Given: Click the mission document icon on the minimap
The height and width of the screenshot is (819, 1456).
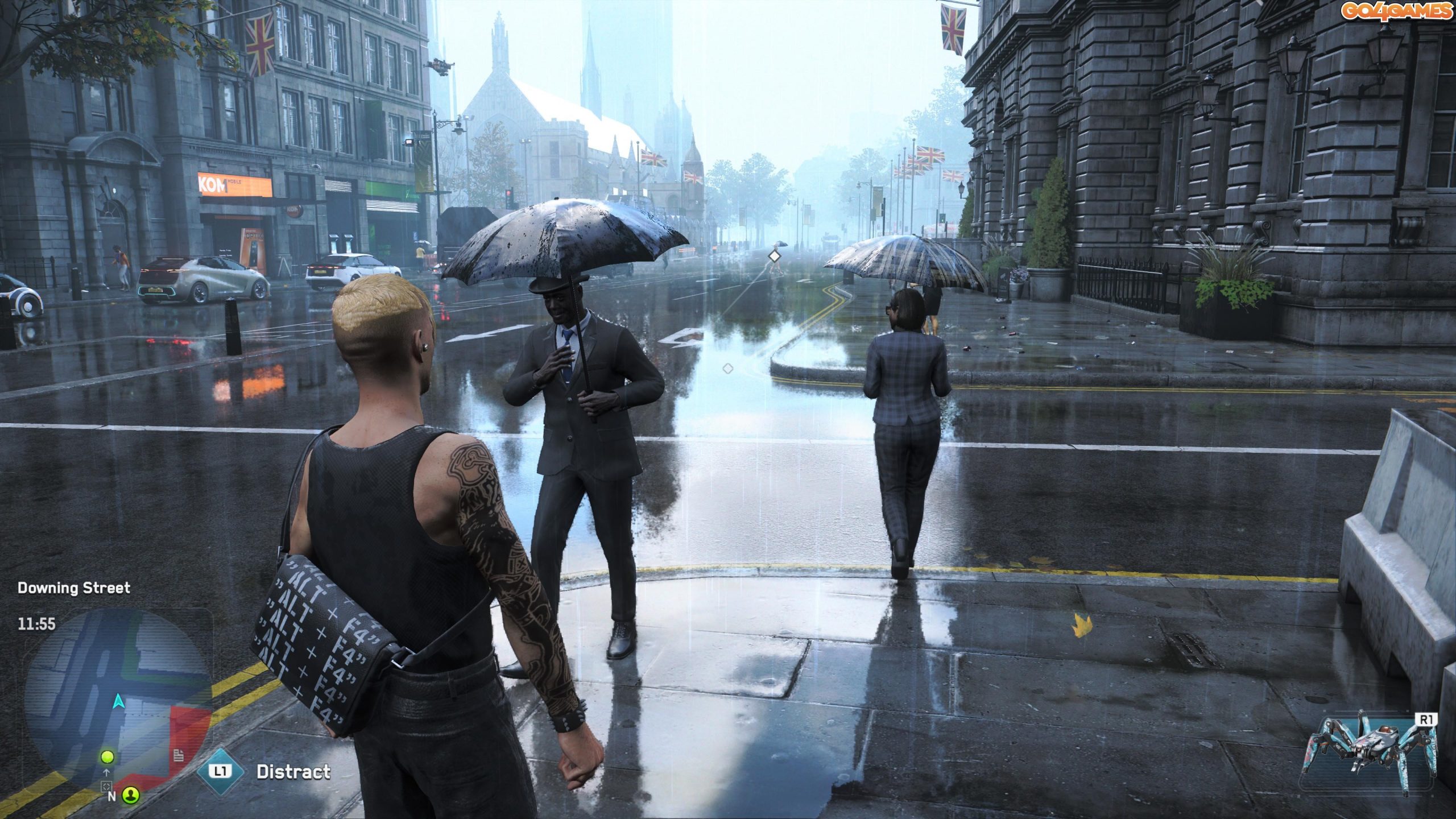Looking at the screenshot, I should pos(179,756).
